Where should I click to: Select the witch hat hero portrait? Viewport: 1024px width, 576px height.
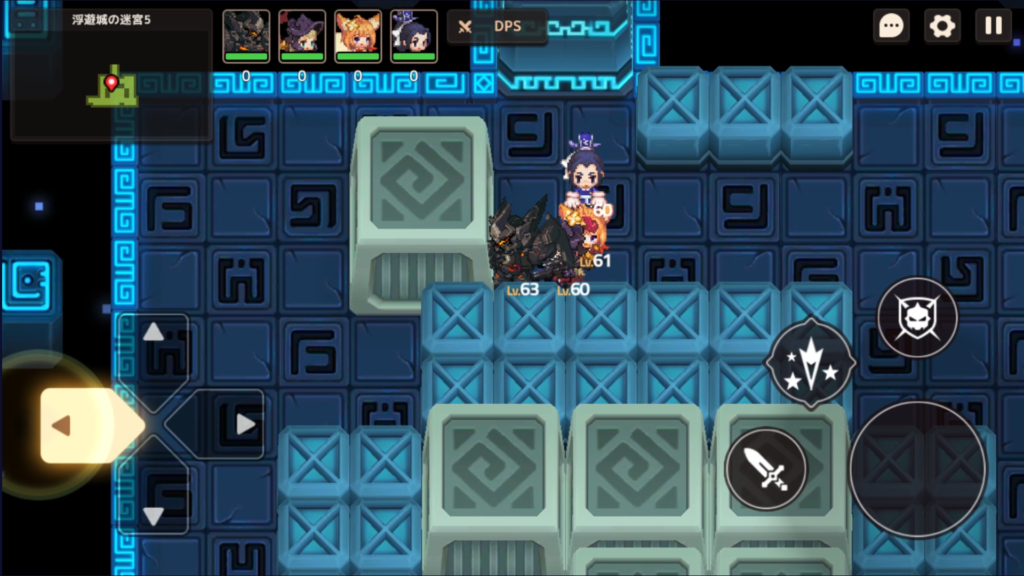coord(302,35)
